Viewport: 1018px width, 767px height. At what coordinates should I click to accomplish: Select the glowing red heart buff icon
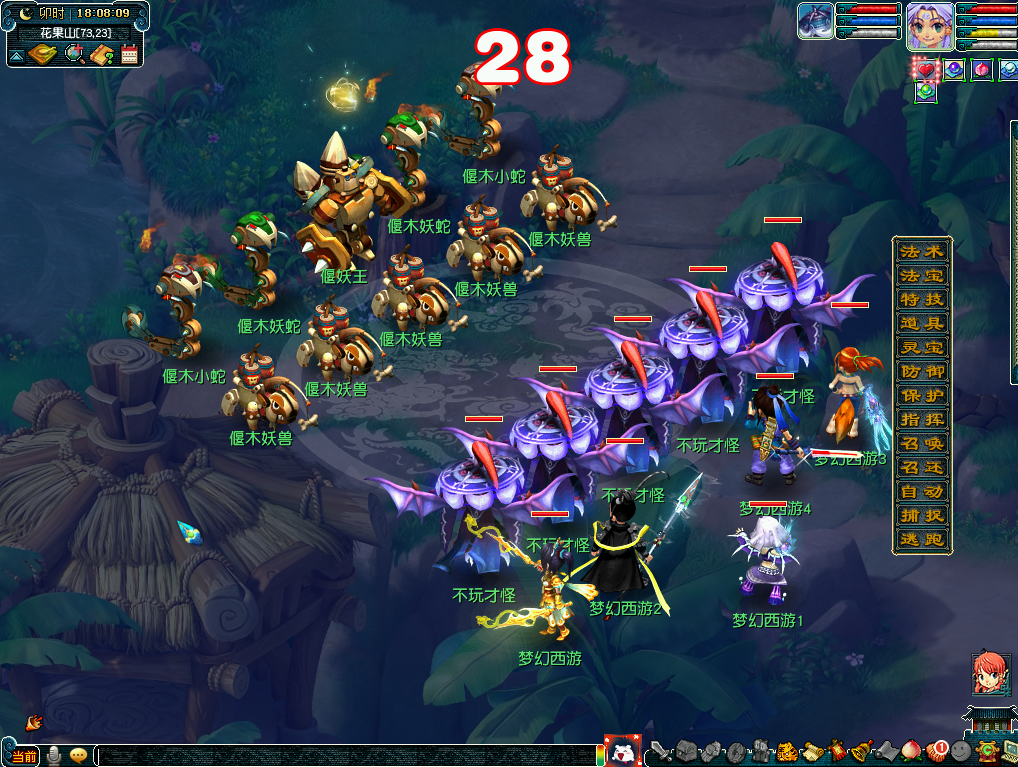[926, 70]
